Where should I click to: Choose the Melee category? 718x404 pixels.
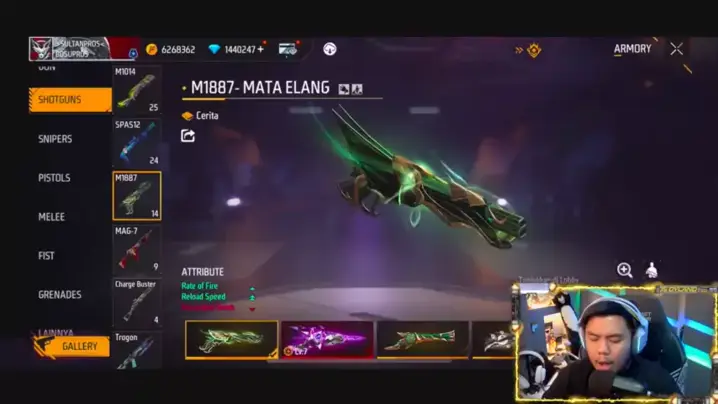(x=51, y=217)
